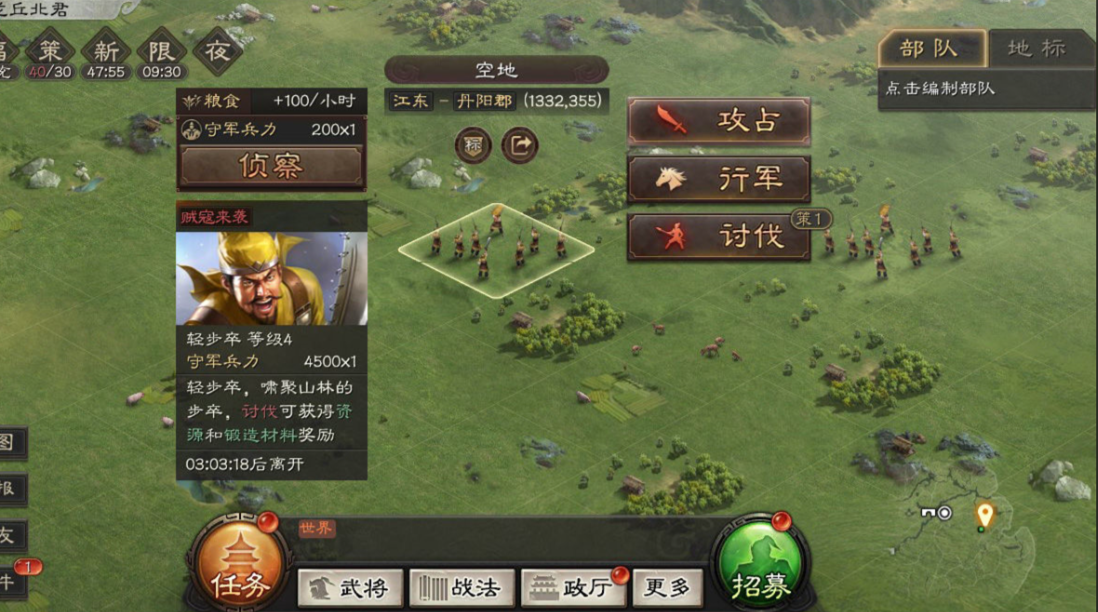Viewport: 1098px width, 612px height.
Task: Toggle the 夜 night diamond icon
Action: point(217,50)
